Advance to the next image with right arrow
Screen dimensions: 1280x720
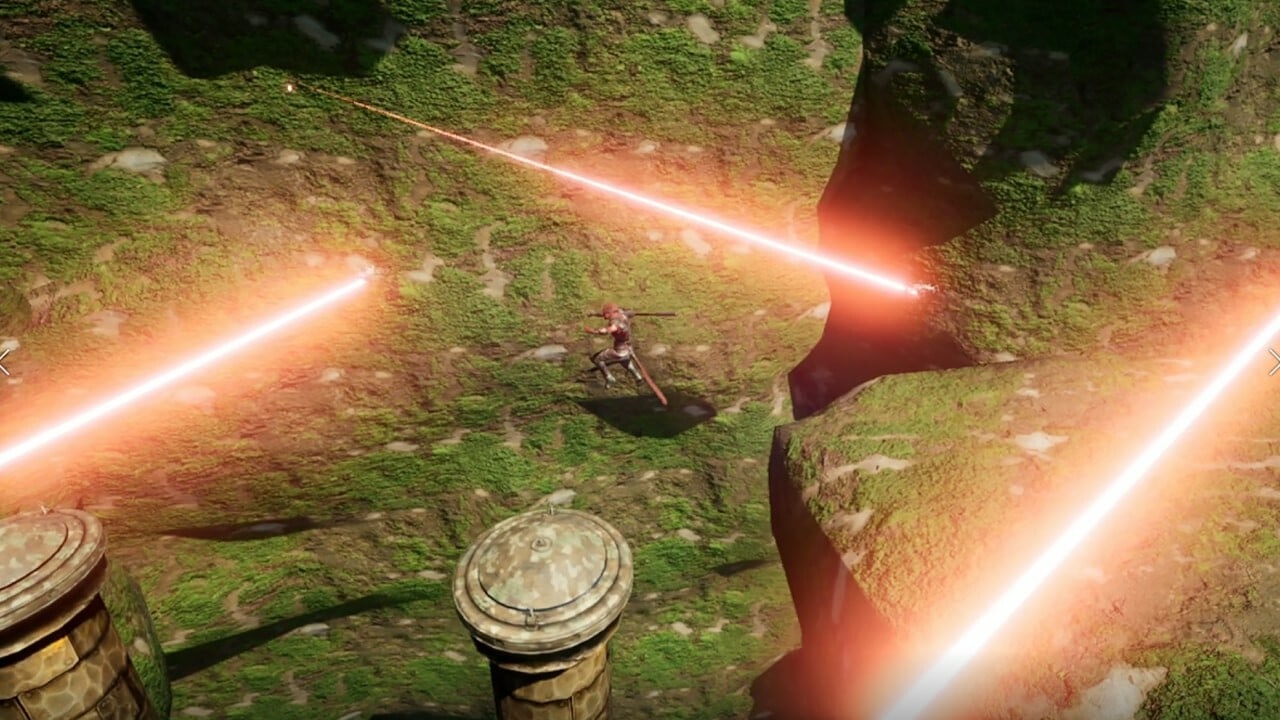coord(1274,361)
